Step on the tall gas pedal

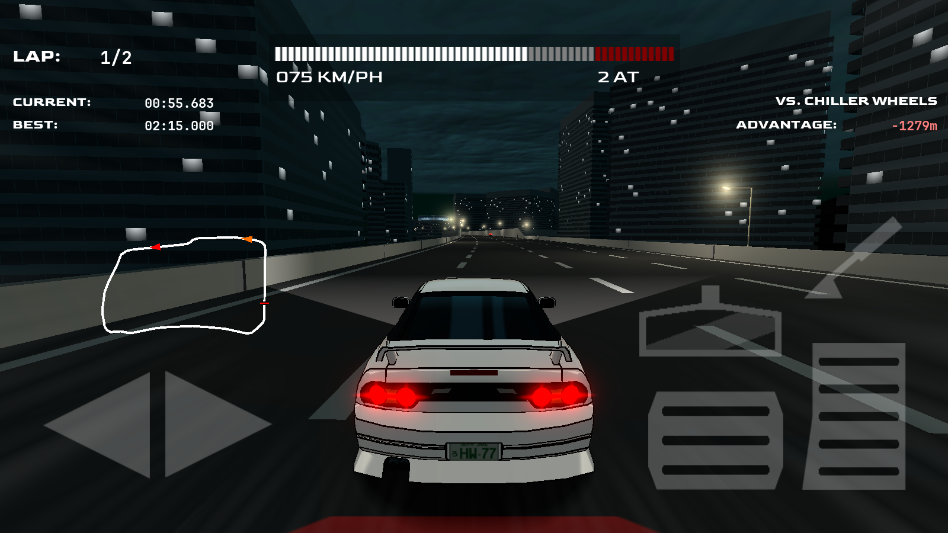pyautogui.click(x=859, y=415)
